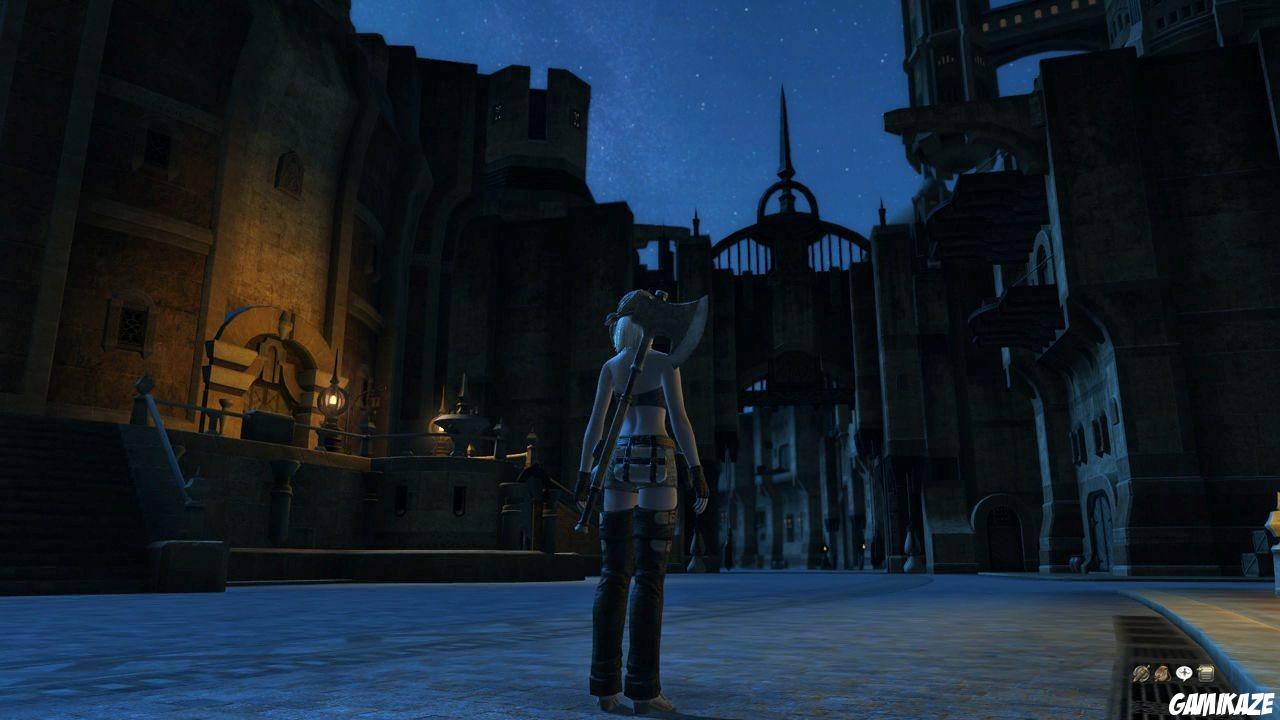Click the battle stance icon again to toggle
Viewport: 1280px width, 720px height.
coord(1141,672)
